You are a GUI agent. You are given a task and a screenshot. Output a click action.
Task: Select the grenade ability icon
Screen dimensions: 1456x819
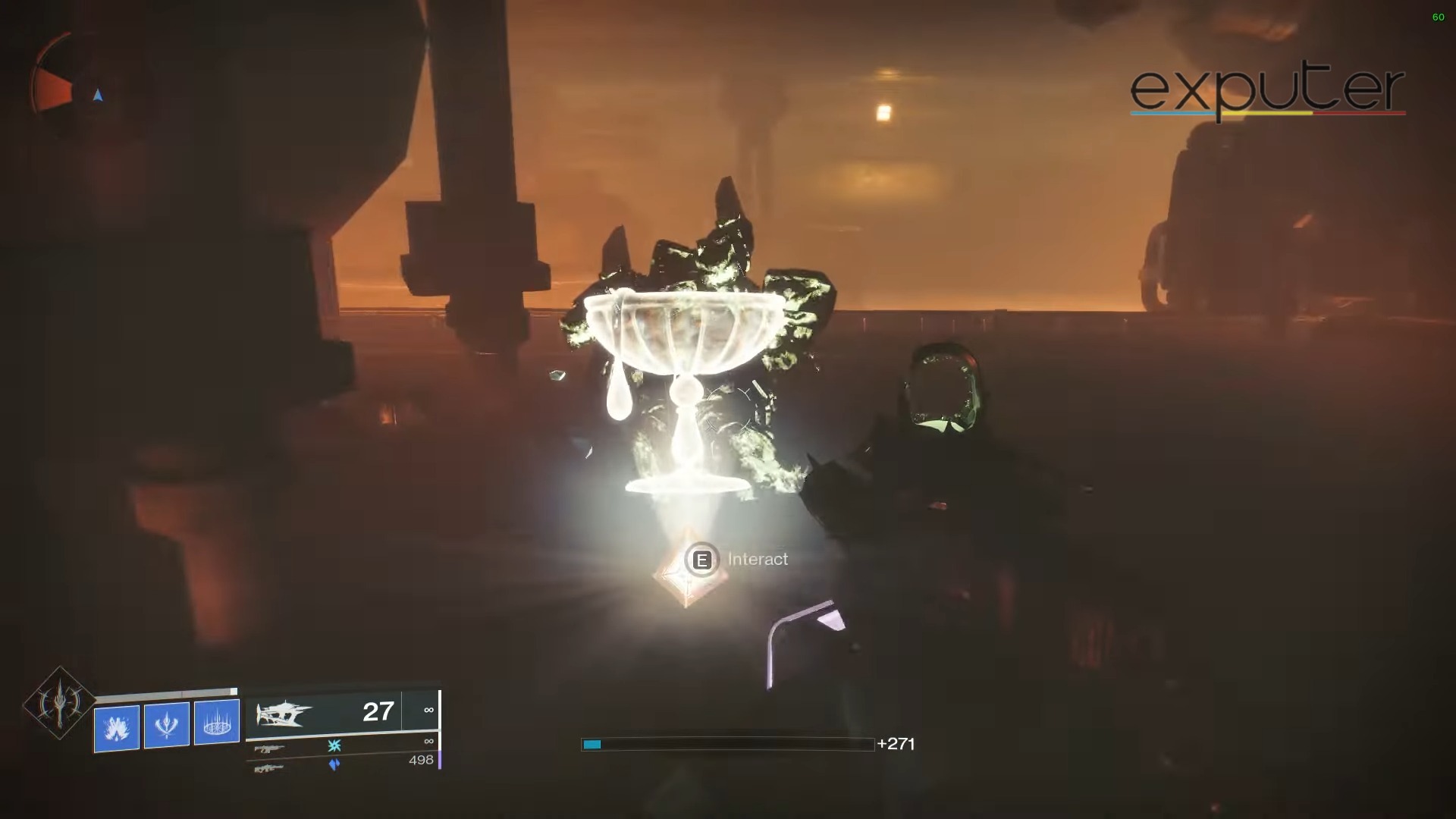[116, 726]
